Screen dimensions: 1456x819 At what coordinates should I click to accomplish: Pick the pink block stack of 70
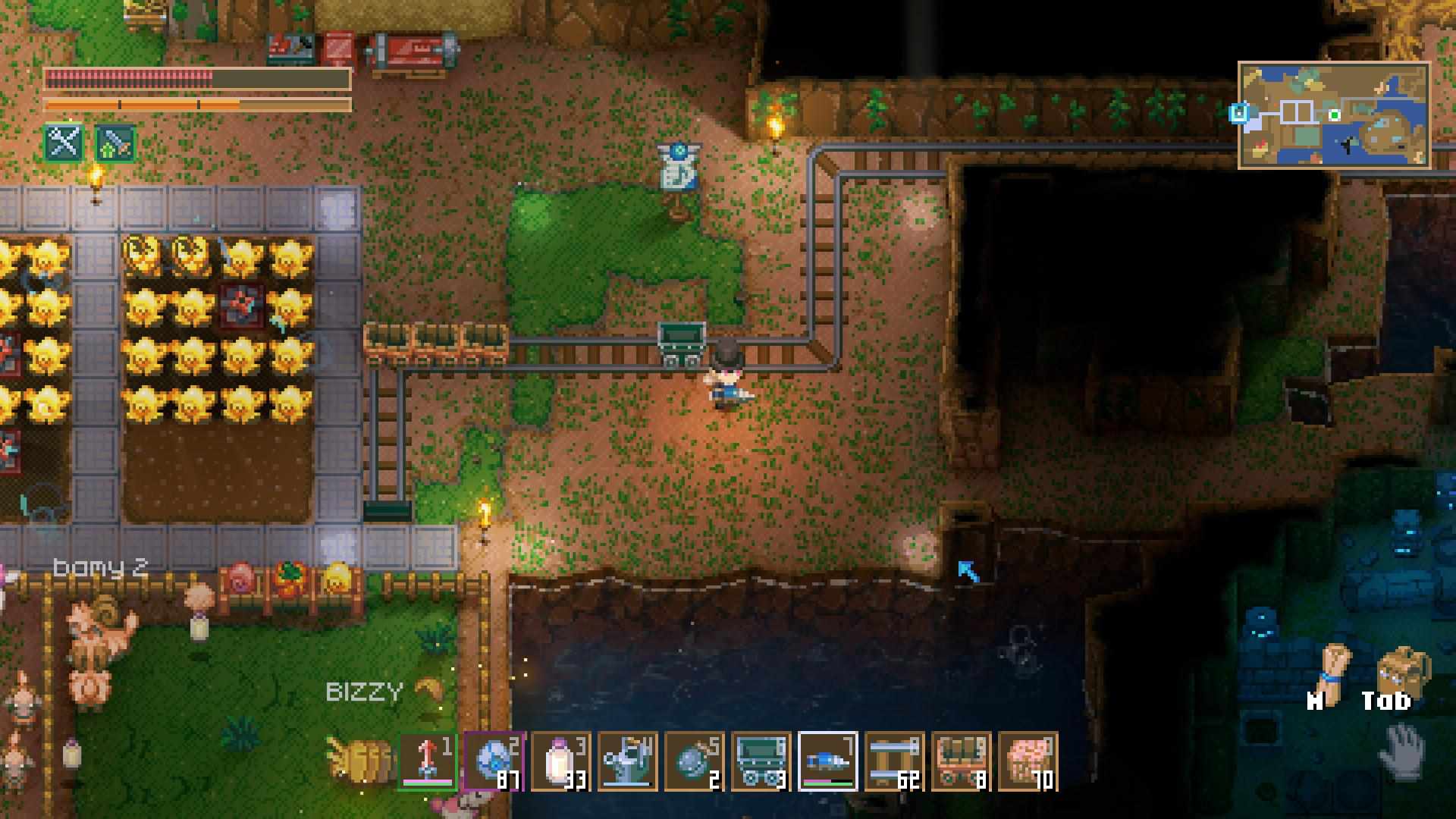[1028, 761]
